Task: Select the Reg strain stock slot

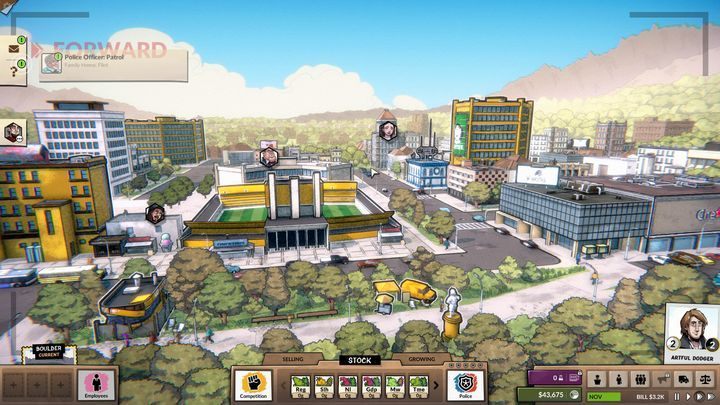Action: coord(300,385)
